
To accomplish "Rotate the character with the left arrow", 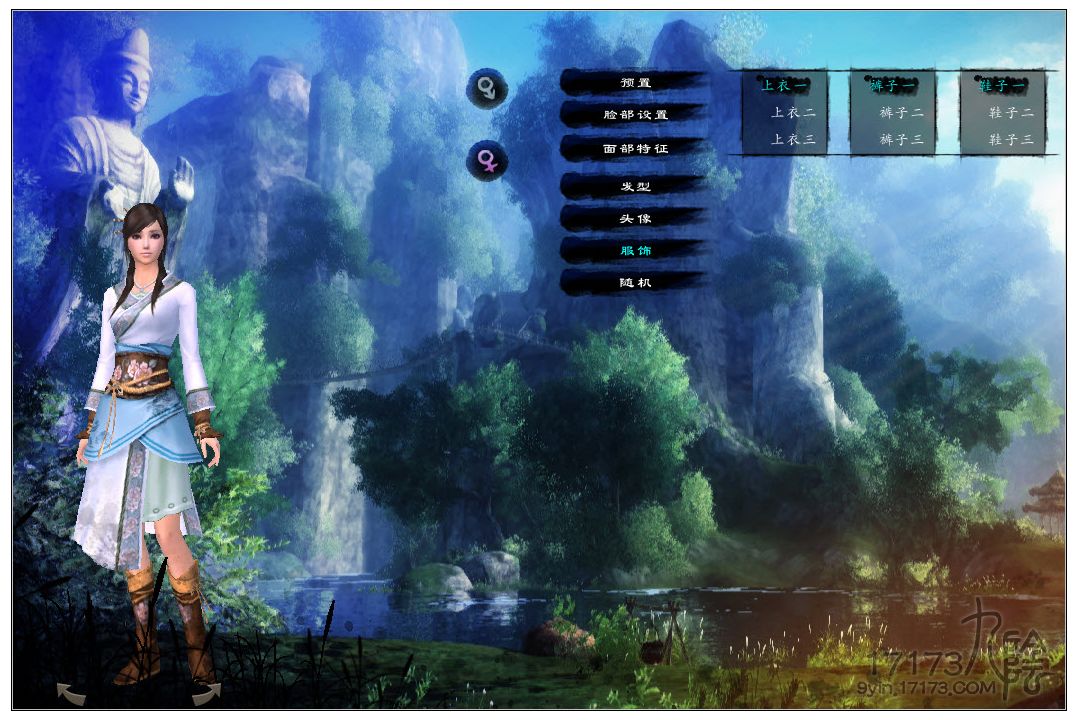I will (x=70, y=691).
